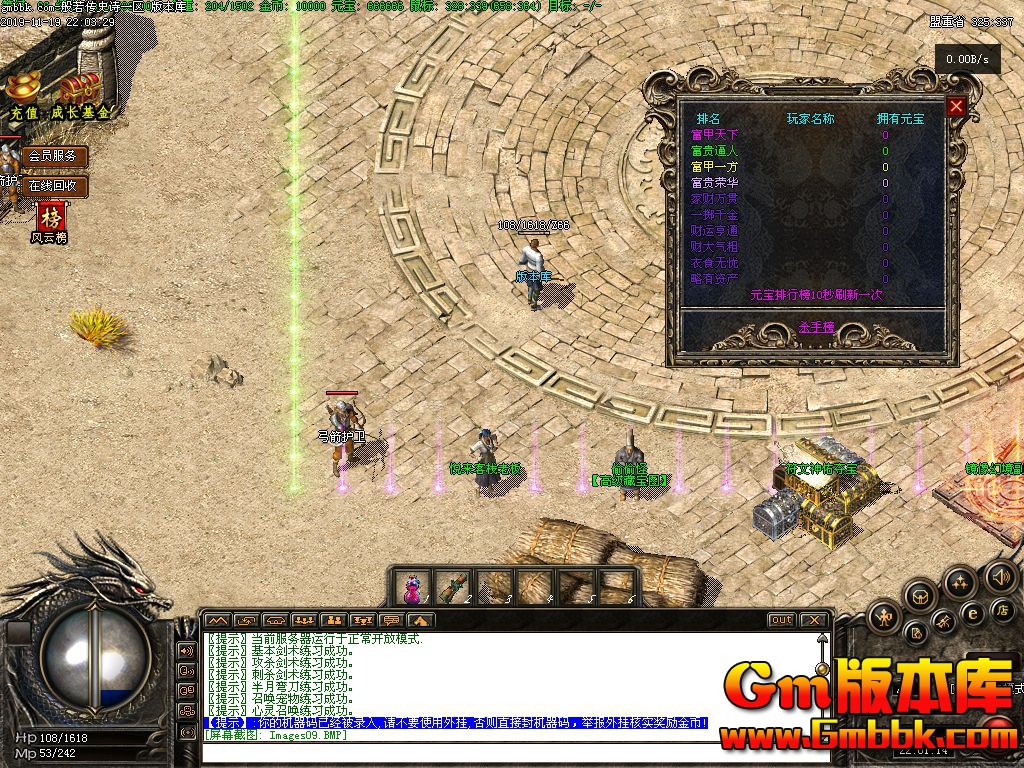Screen dimensions: 1024x768
Task: Click the speech bubble chat toolbar button
Action: click(x=391, y=620)
